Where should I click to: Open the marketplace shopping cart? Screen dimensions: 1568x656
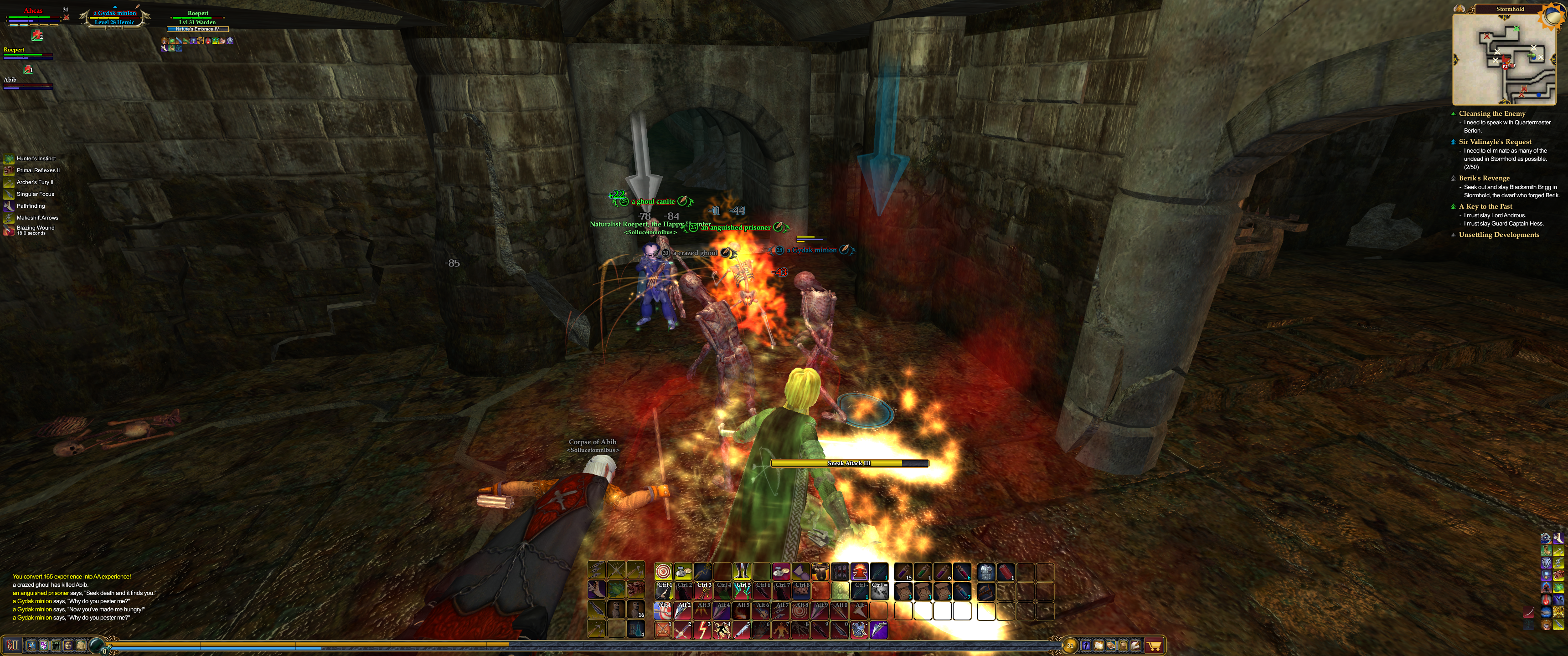pos(1154,646)
